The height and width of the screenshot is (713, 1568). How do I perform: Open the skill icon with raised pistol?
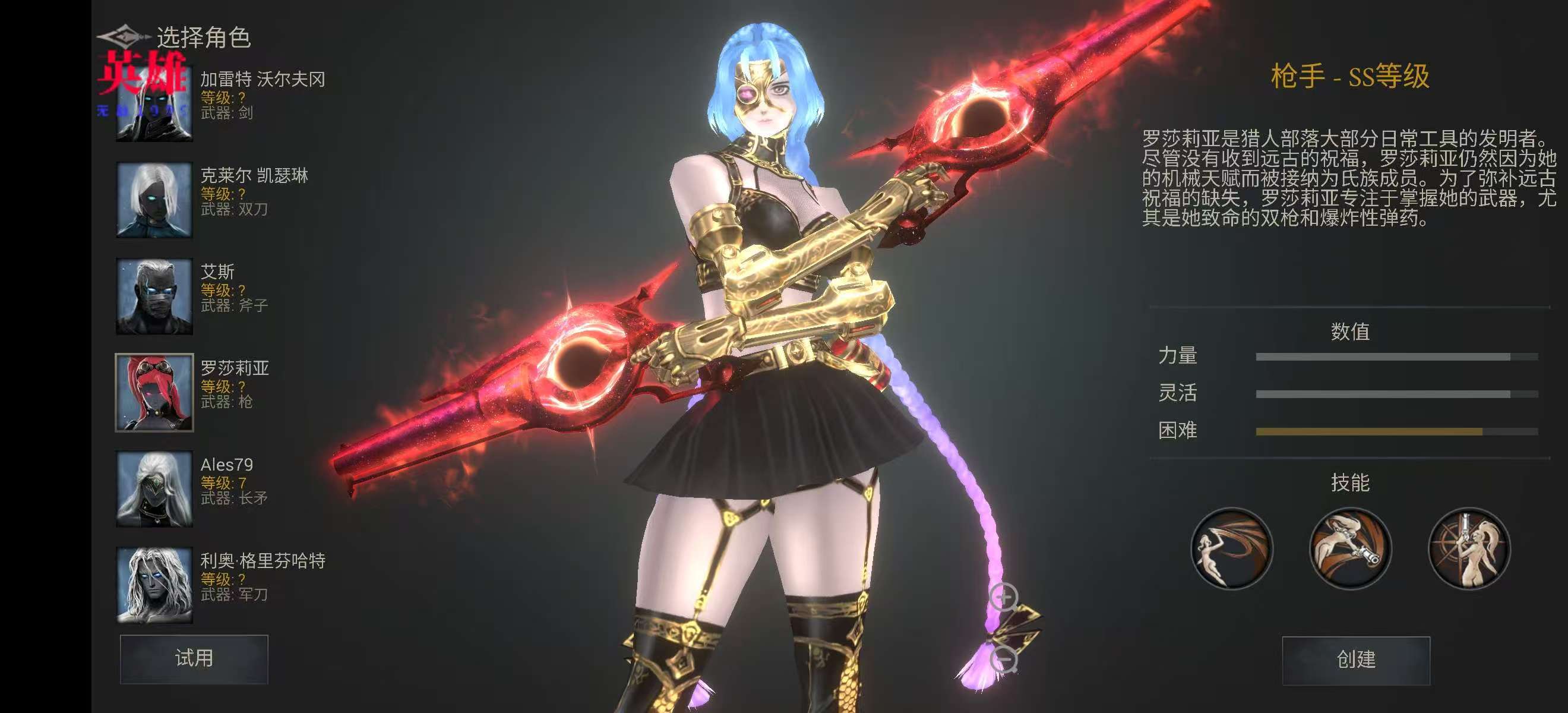coord(1468,548)
